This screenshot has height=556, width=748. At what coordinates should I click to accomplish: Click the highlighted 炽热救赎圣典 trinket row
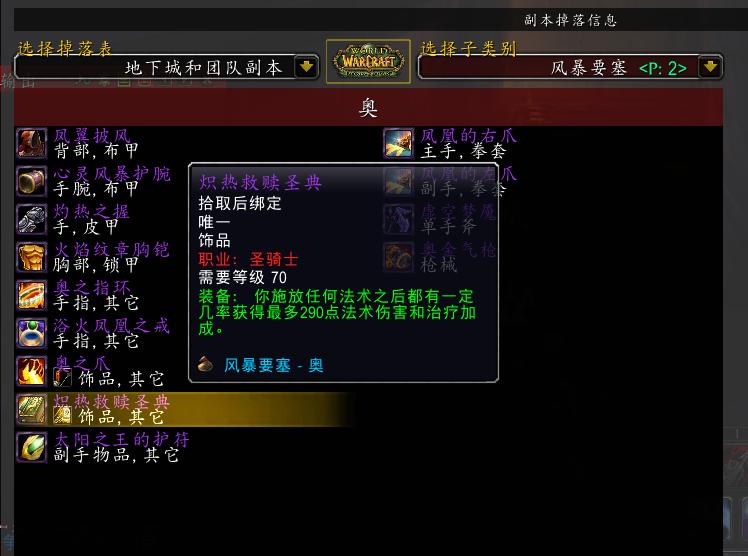click(x=110, y=408)
